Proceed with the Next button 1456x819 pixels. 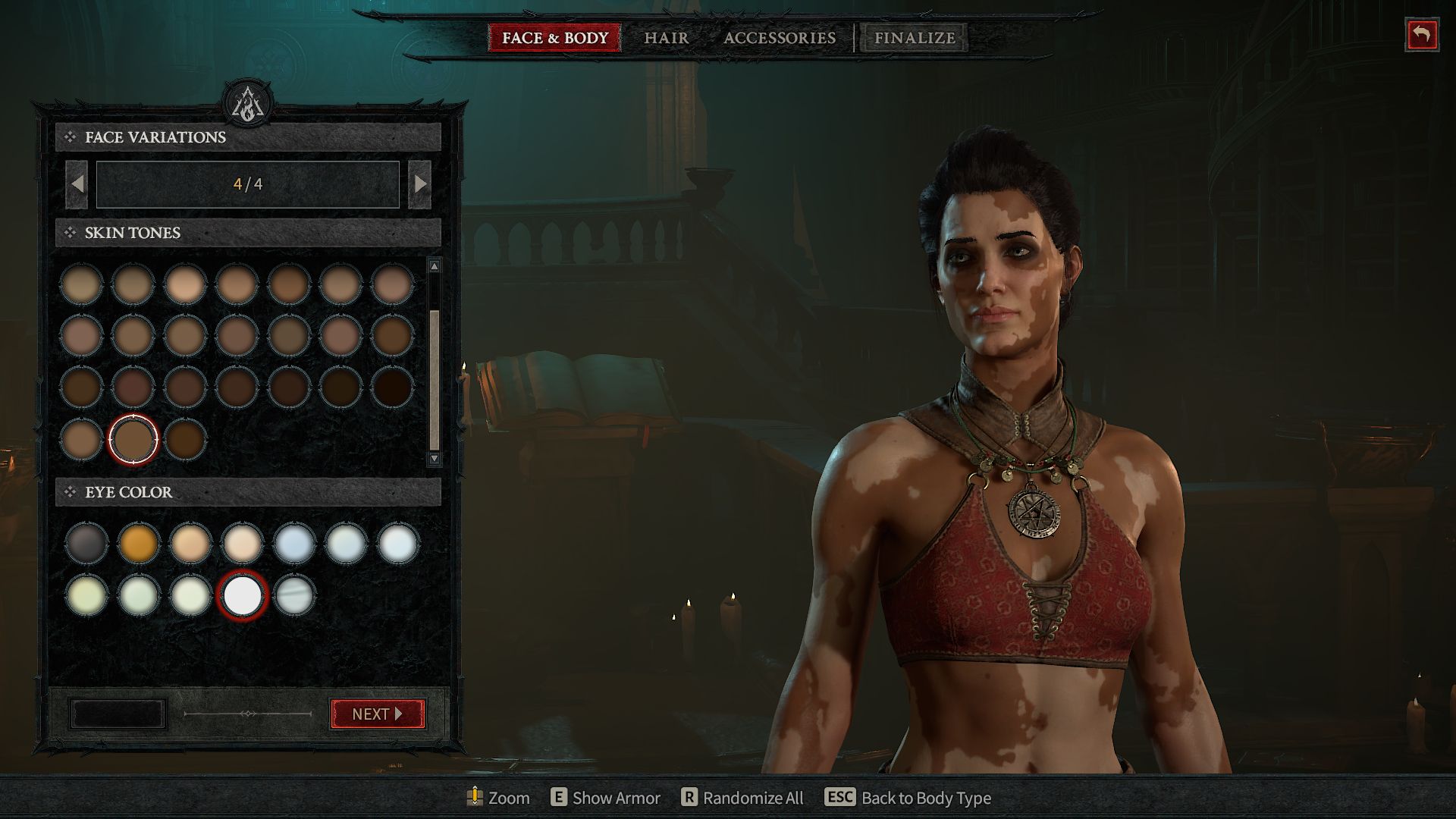tap(377, 714)
